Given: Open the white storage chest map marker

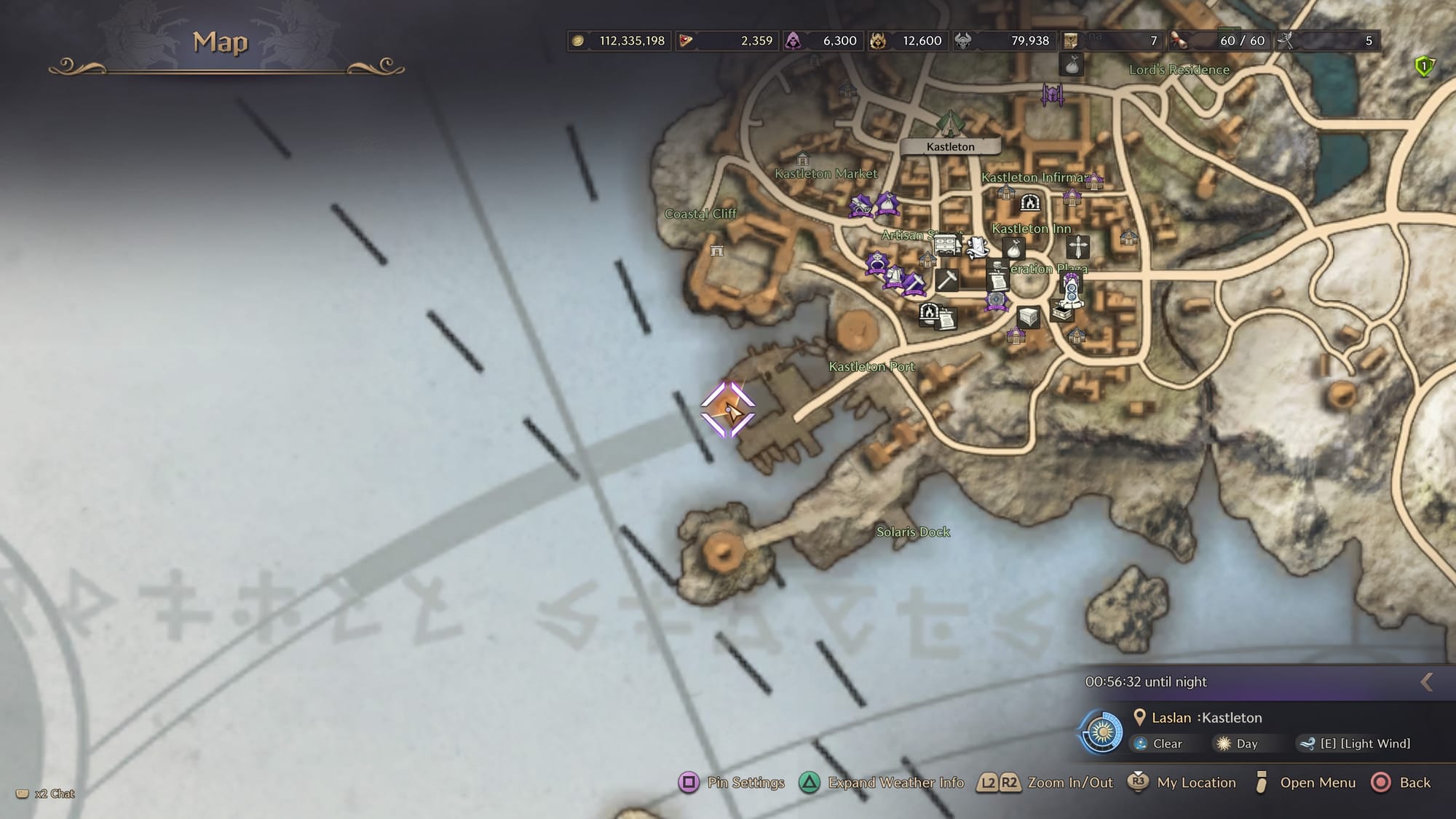Looking at the screenshot, I should tap(1028, 317).
